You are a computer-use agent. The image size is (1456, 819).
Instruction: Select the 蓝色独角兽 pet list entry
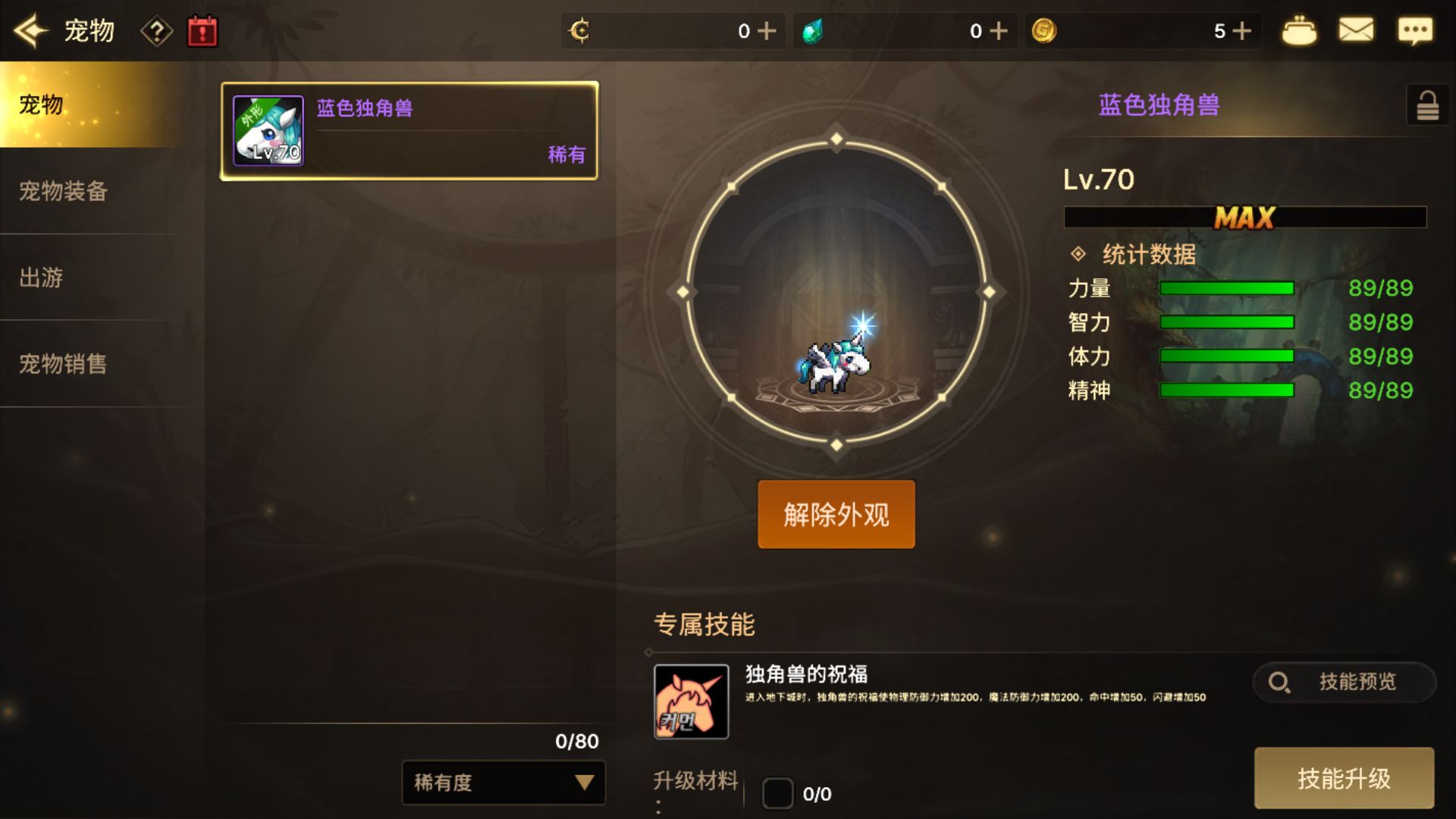point(408,131)
